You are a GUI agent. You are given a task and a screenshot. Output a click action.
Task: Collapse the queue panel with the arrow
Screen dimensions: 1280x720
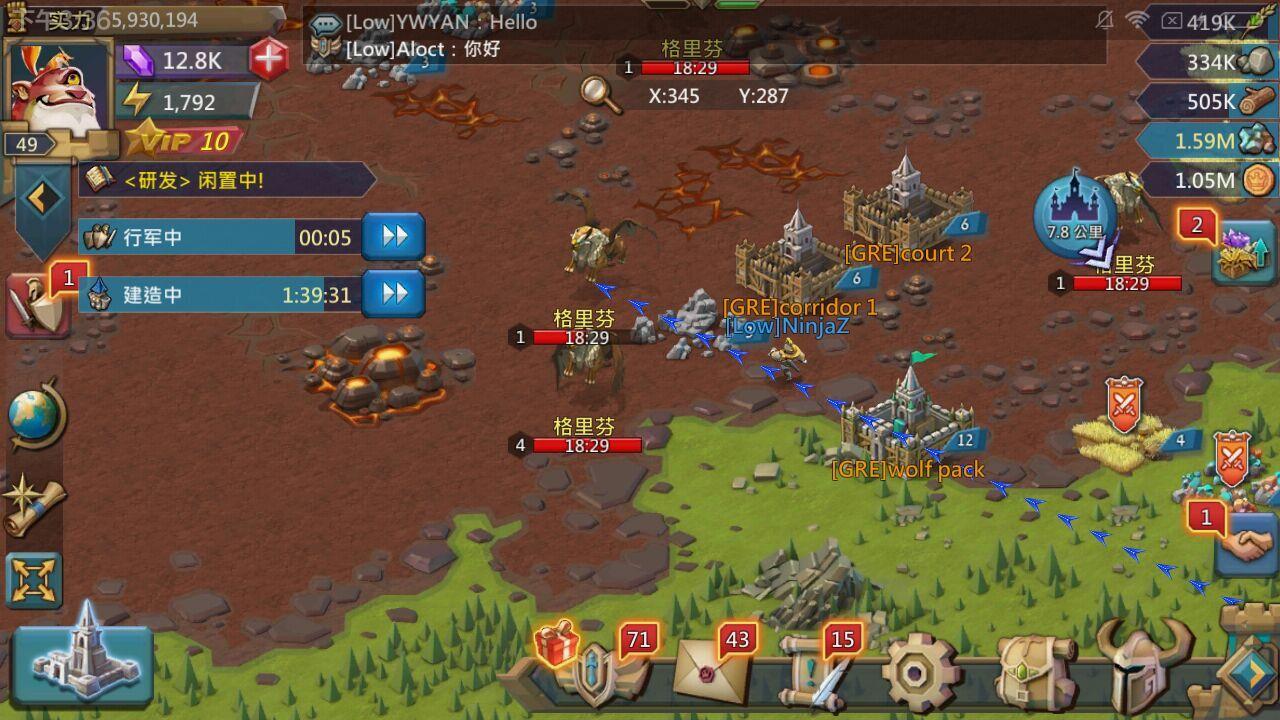click(41, 198)
